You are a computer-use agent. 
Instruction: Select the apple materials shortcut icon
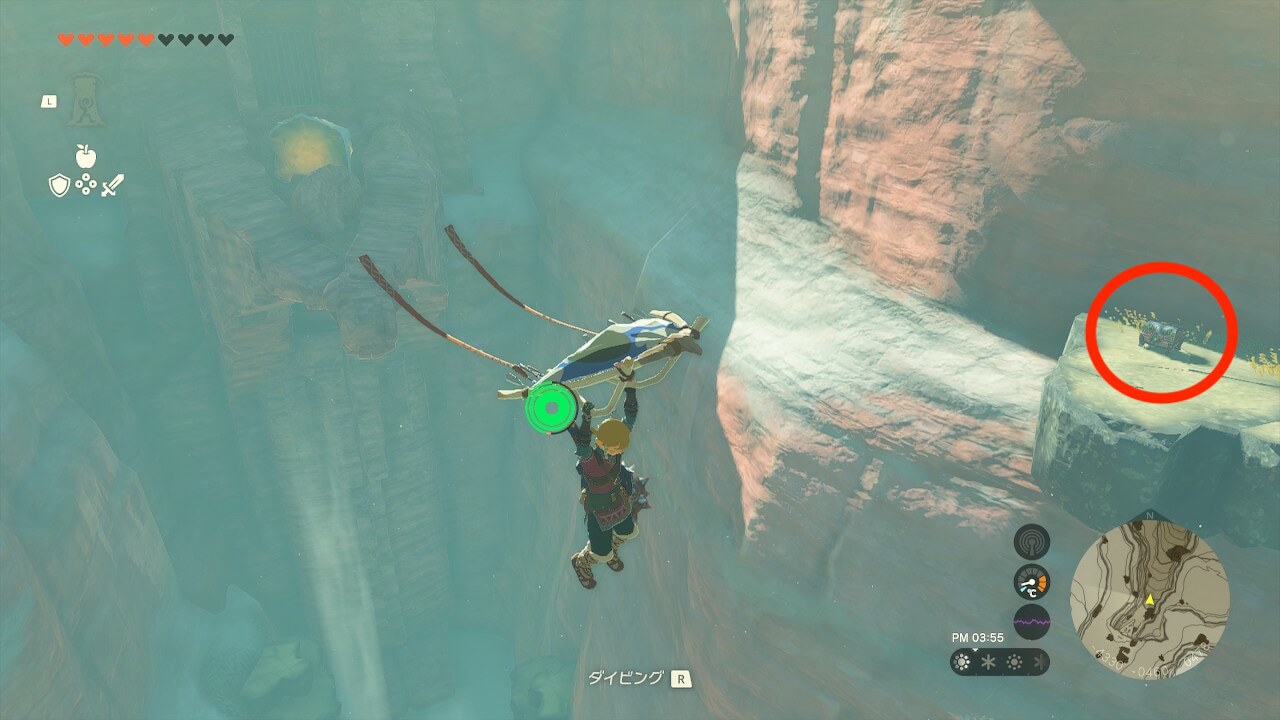(85, 157)
